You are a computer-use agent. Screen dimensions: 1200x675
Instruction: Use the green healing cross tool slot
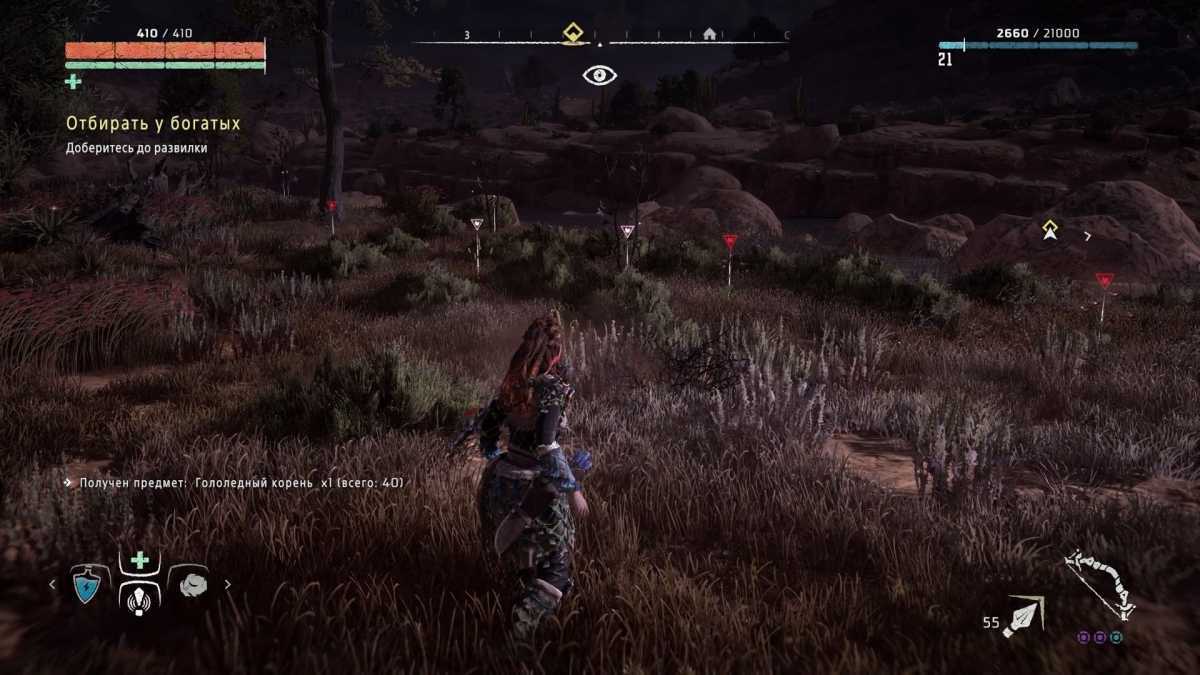140,560
